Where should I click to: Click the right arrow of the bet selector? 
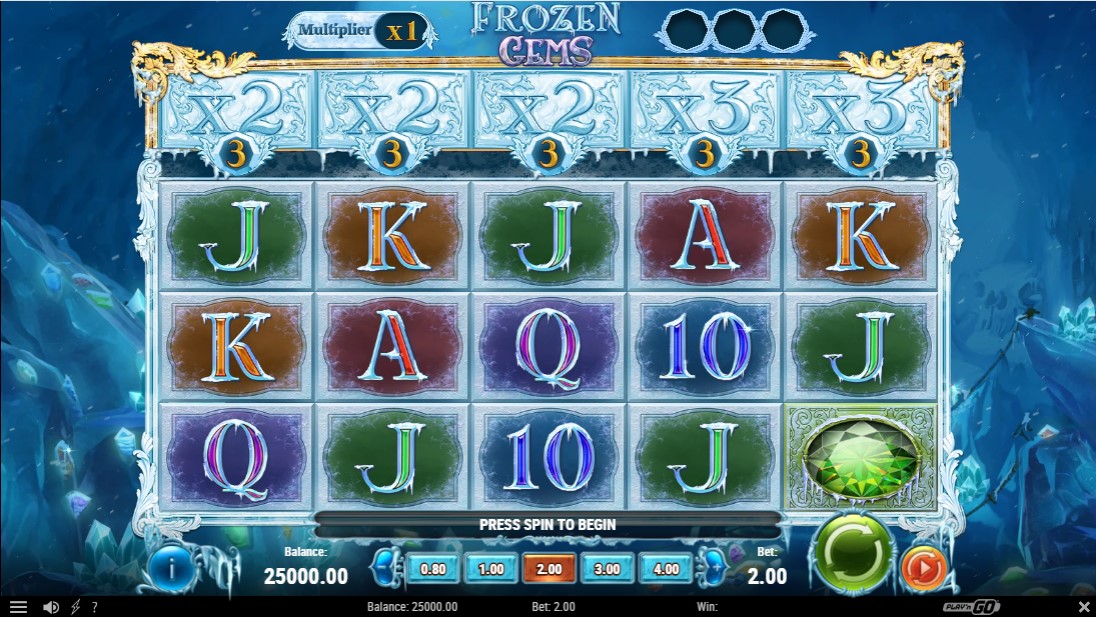tap(714, 569)
